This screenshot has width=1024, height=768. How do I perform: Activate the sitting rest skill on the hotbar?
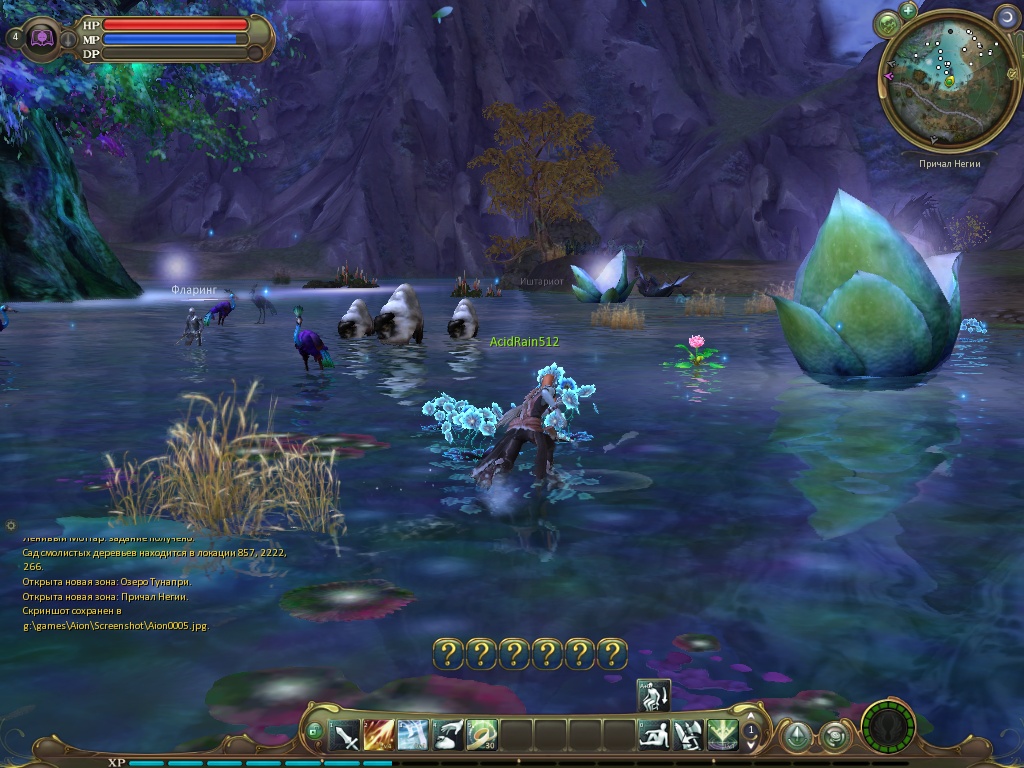(654, 736)
